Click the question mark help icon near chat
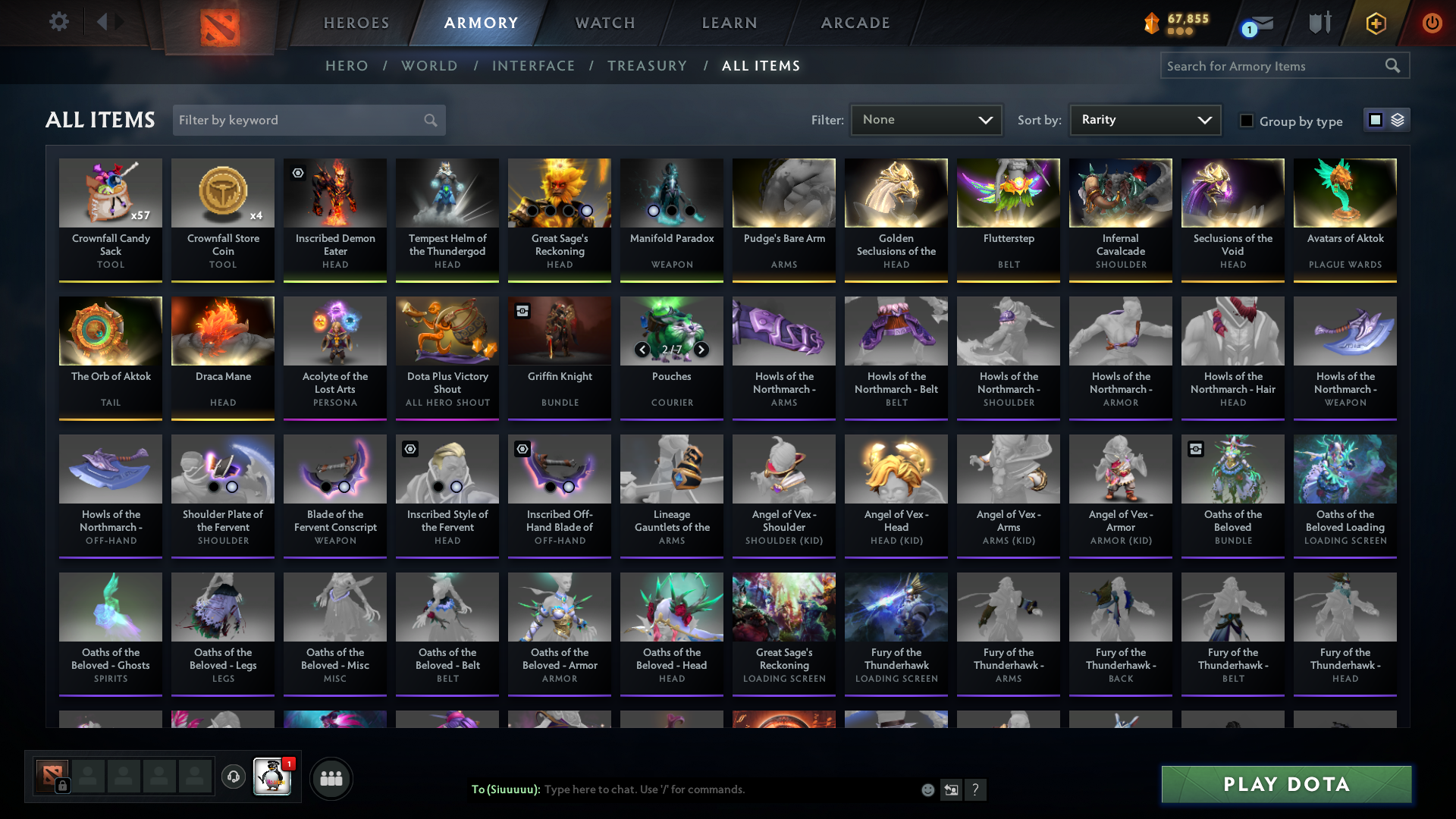1456x819 pixels. [x=977, y=790]
